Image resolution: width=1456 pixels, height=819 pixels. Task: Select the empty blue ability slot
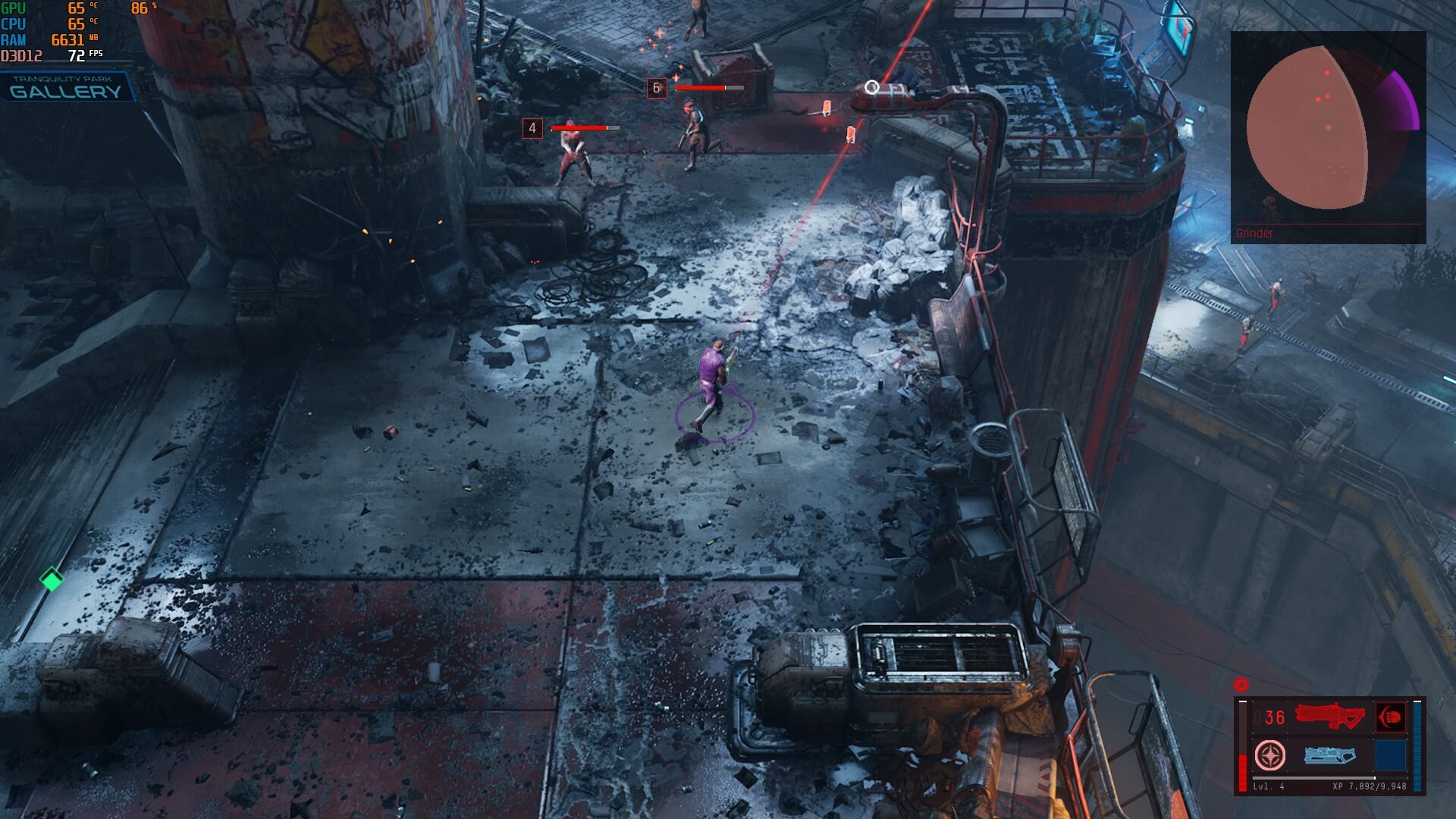coord(1390,755)
